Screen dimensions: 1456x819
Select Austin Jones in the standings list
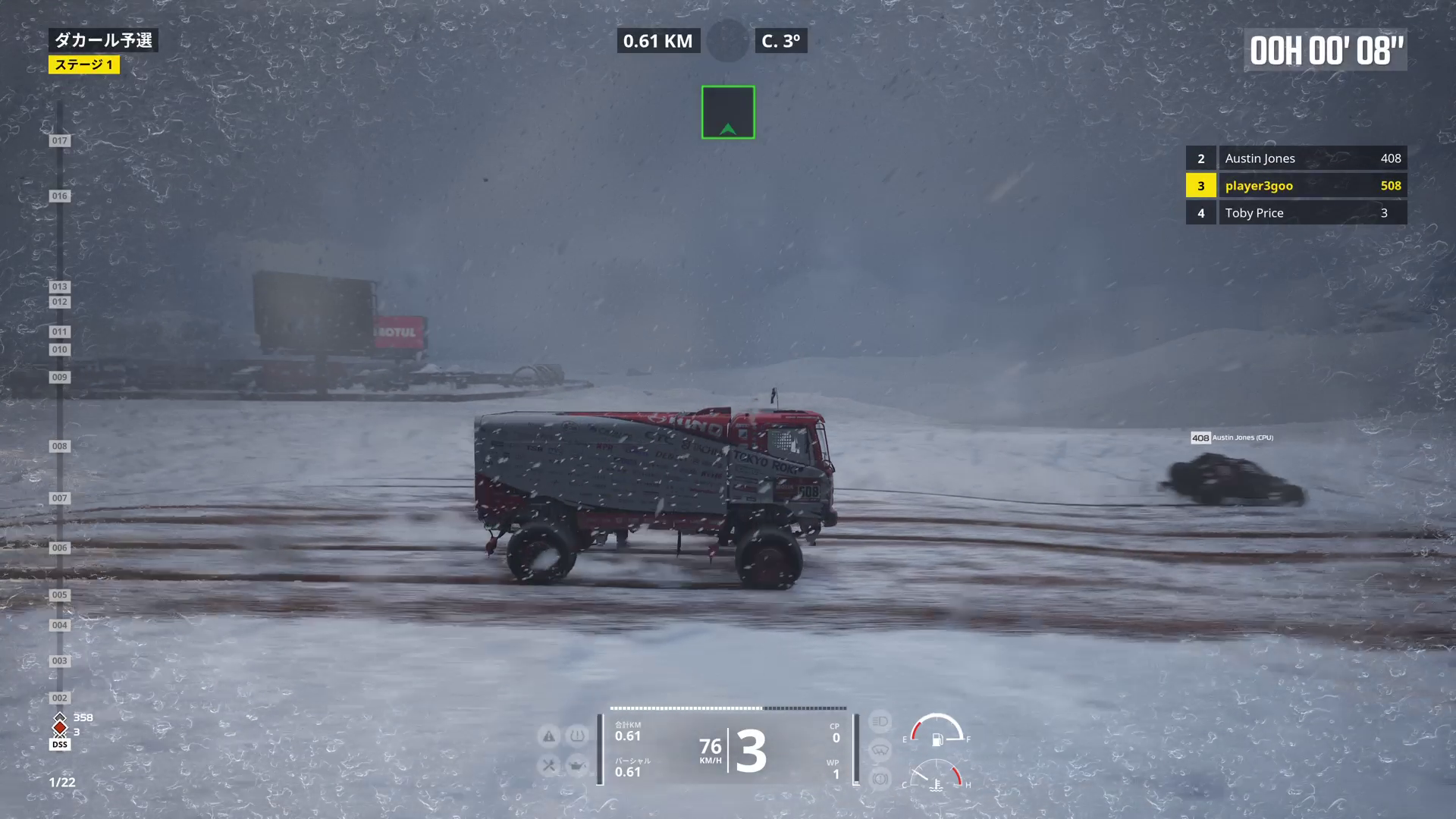[x=1296, y=158]
